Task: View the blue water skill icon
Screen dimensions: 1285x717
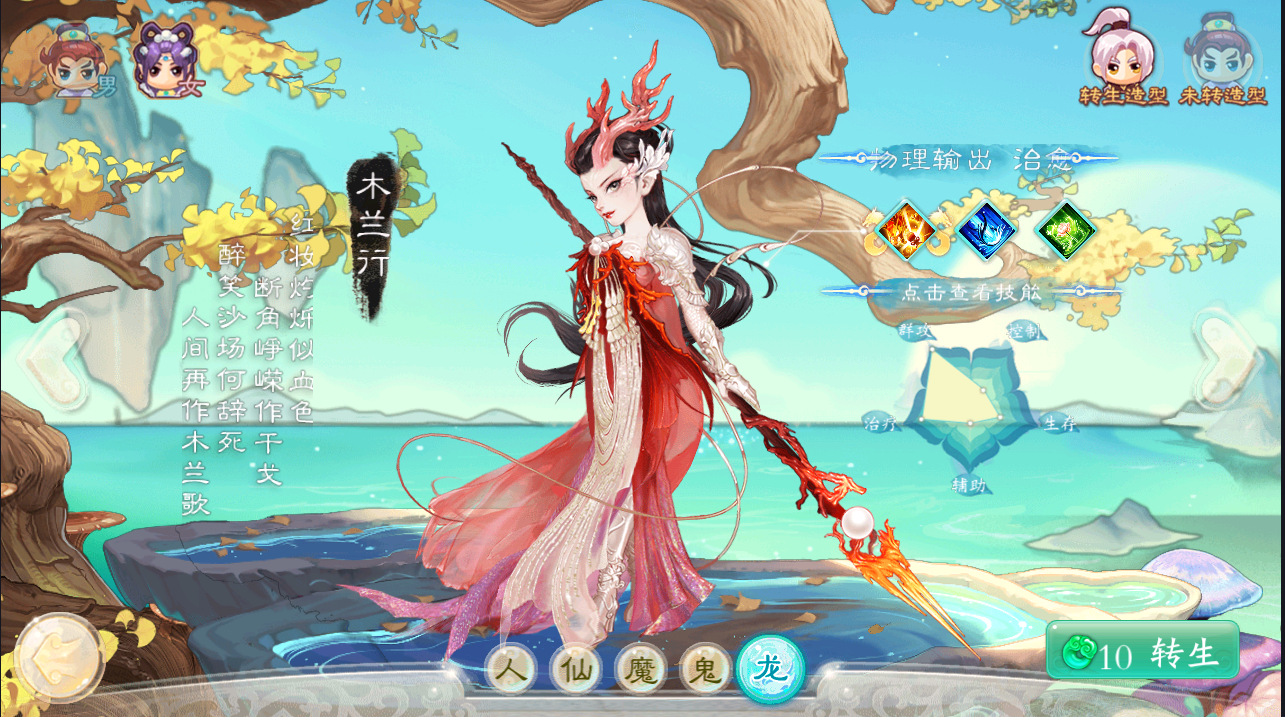Action: coord(986,230)
